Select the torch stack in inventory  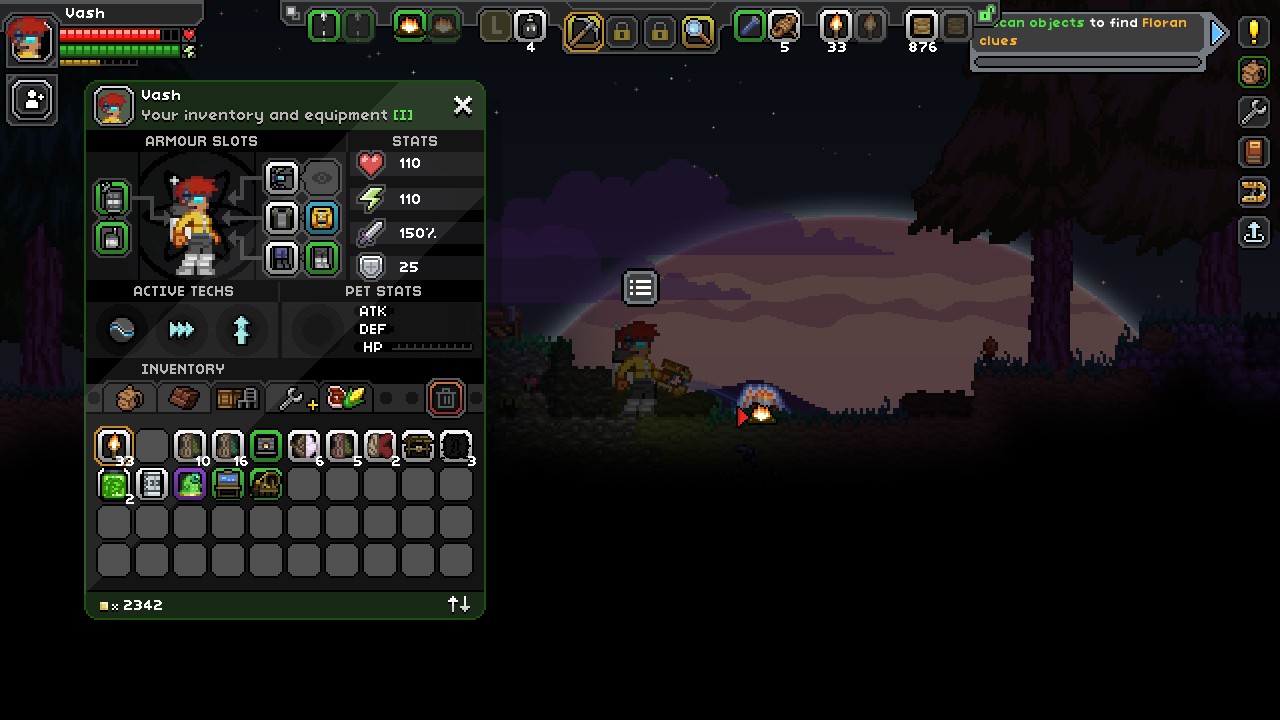(x=114, y=446)
